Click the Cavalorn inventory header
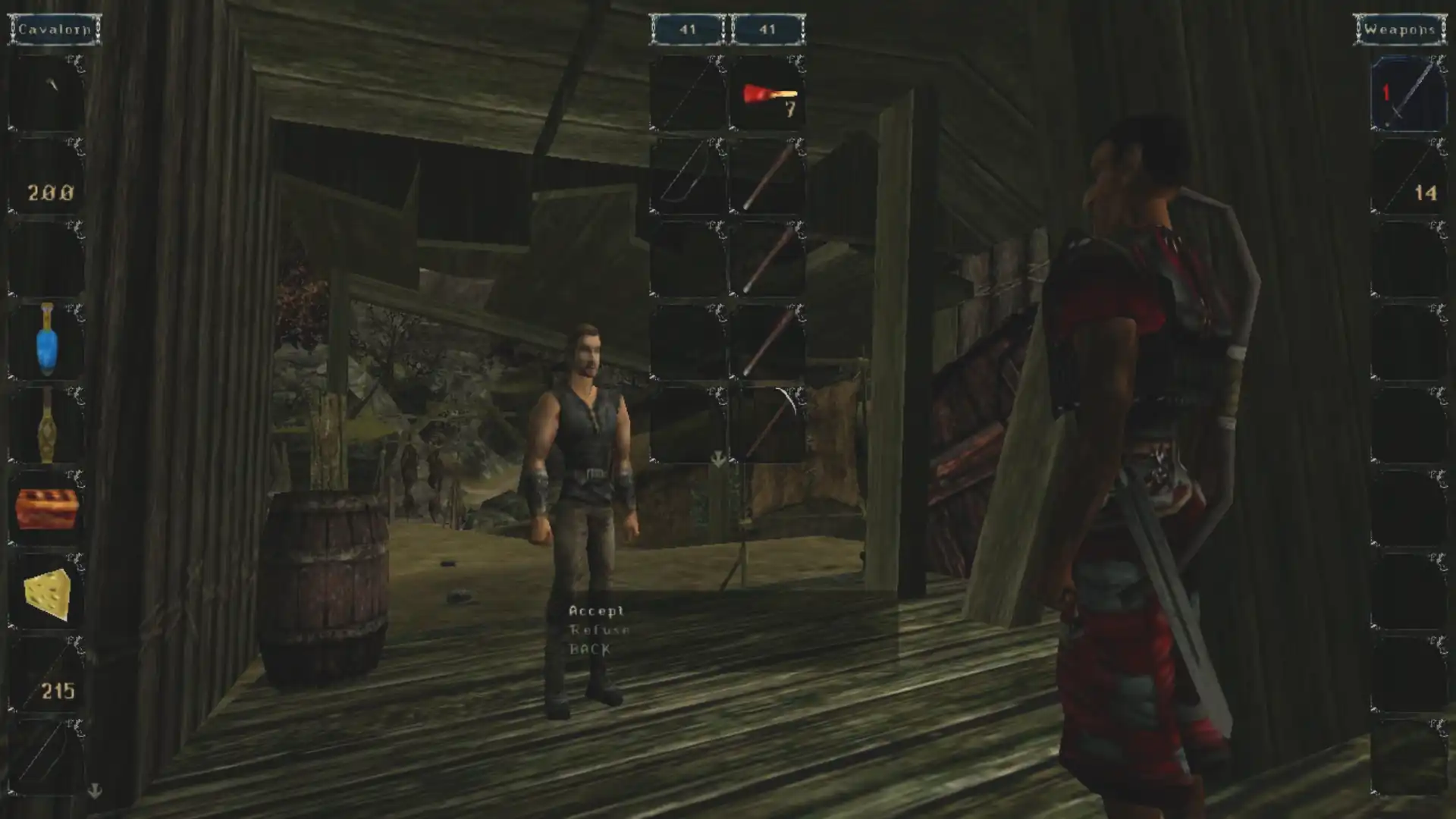The width and height of the screenshot is (1456, 819). [55, 30]
